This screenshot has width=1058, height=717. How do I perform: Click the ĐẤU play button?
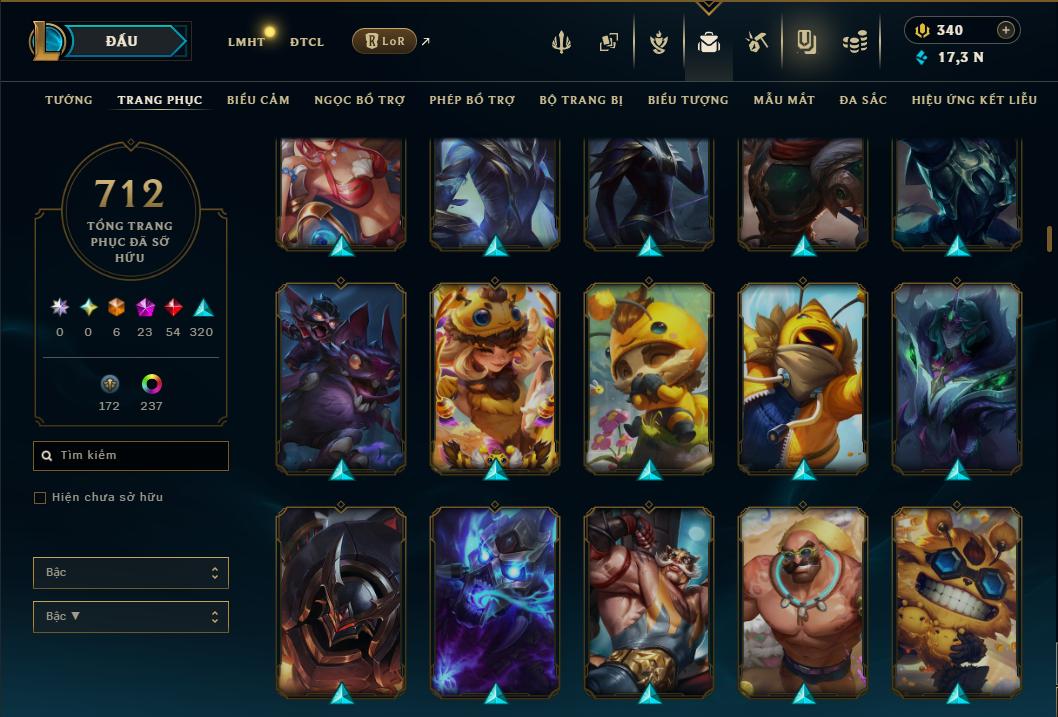click(122, 41)
